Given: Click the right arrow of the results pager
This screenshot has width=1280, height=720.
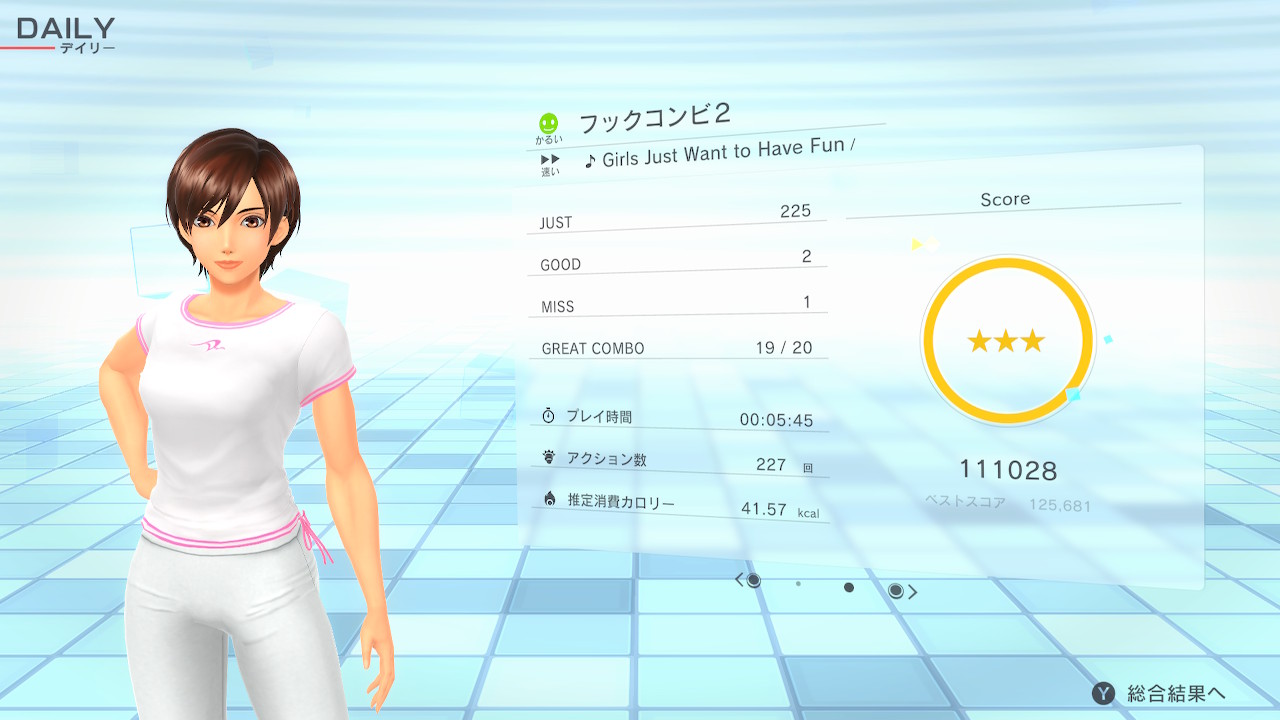Looking at the screenshot, I should pyautogui.click(x=912, y=592).
